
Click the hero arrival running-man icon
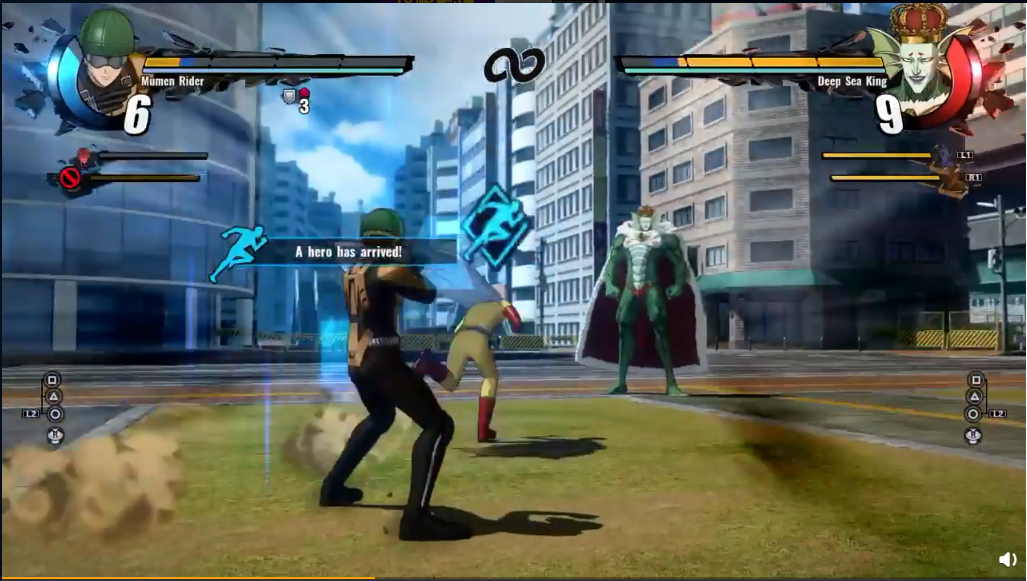[238, 252]
